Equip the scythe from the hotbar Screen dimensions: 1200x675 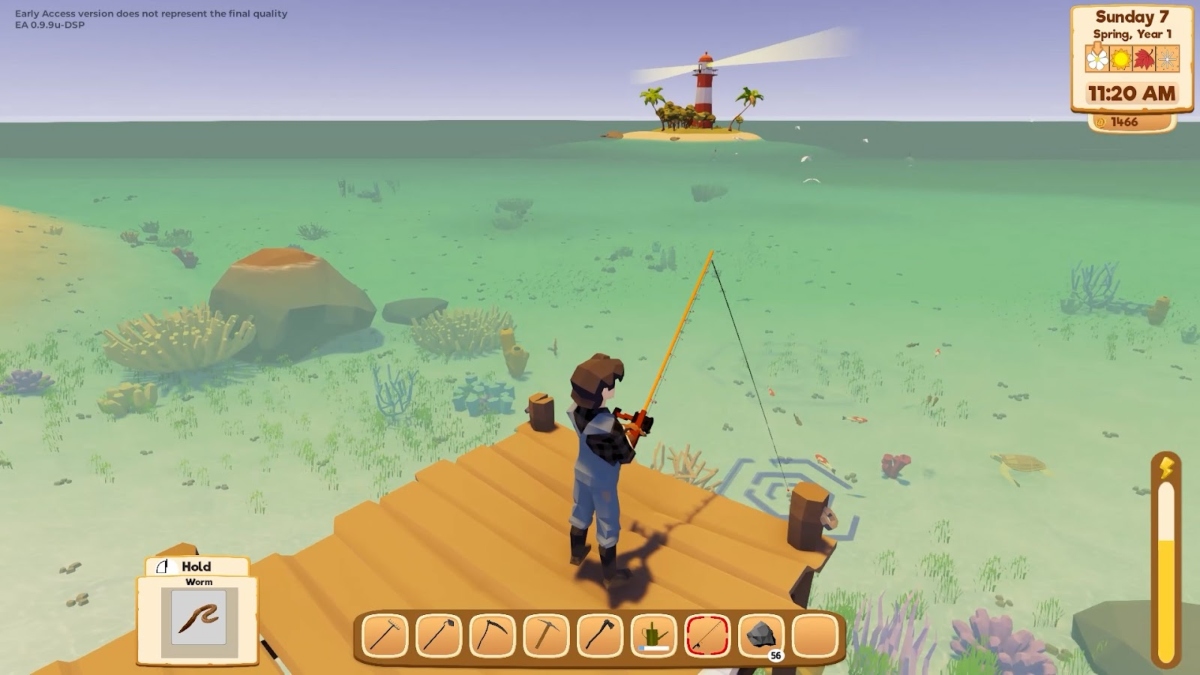pos(492,636)
